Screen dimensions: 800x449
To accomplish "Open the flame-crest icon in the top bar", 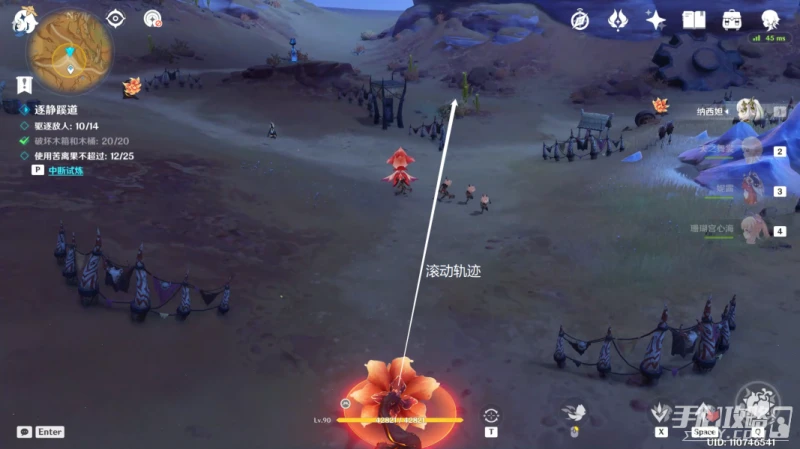I will pyautogui.click(x=617, y=19).
